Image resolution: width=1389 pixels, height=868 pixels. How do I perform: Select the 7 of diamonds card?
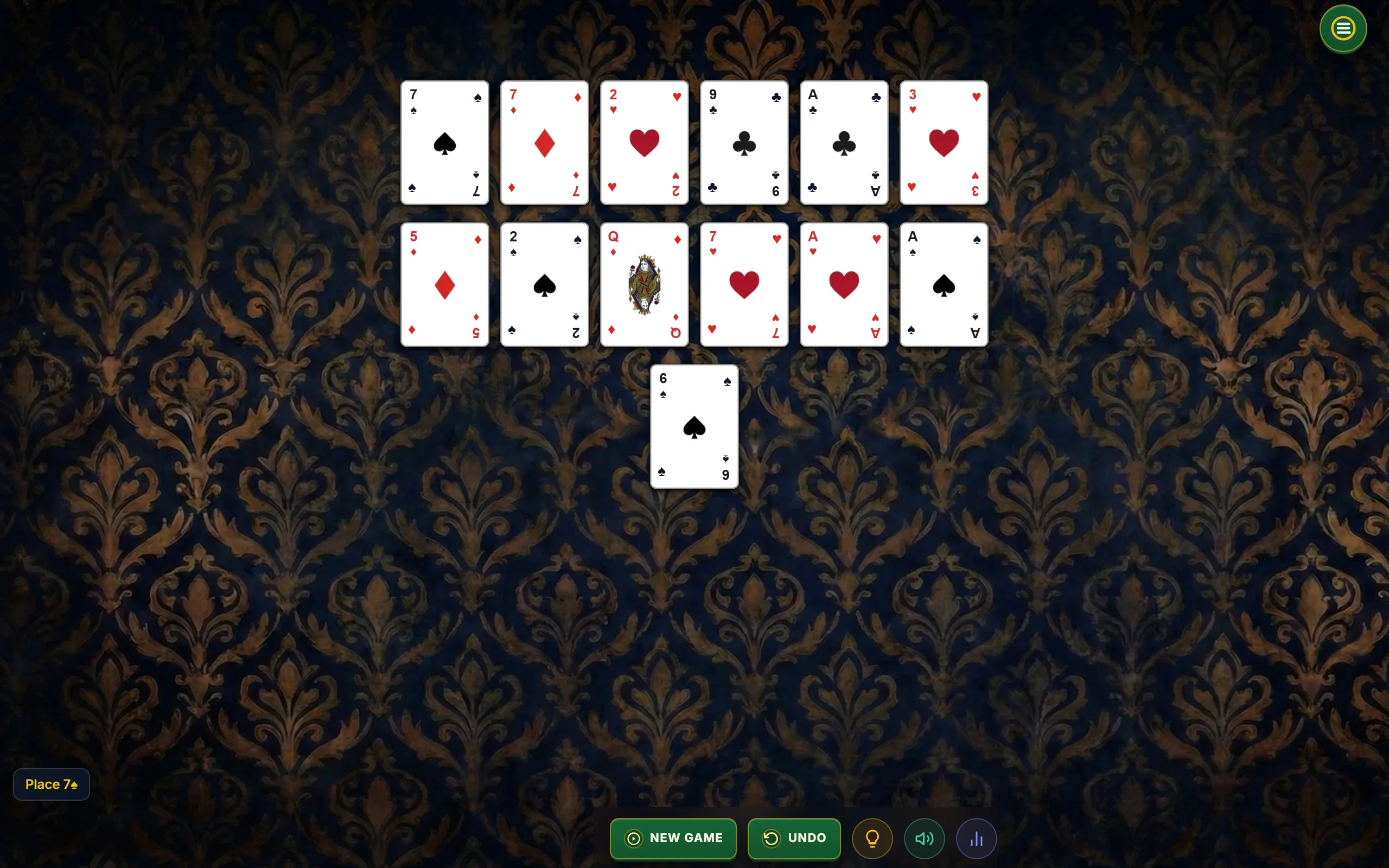(544, 142)
